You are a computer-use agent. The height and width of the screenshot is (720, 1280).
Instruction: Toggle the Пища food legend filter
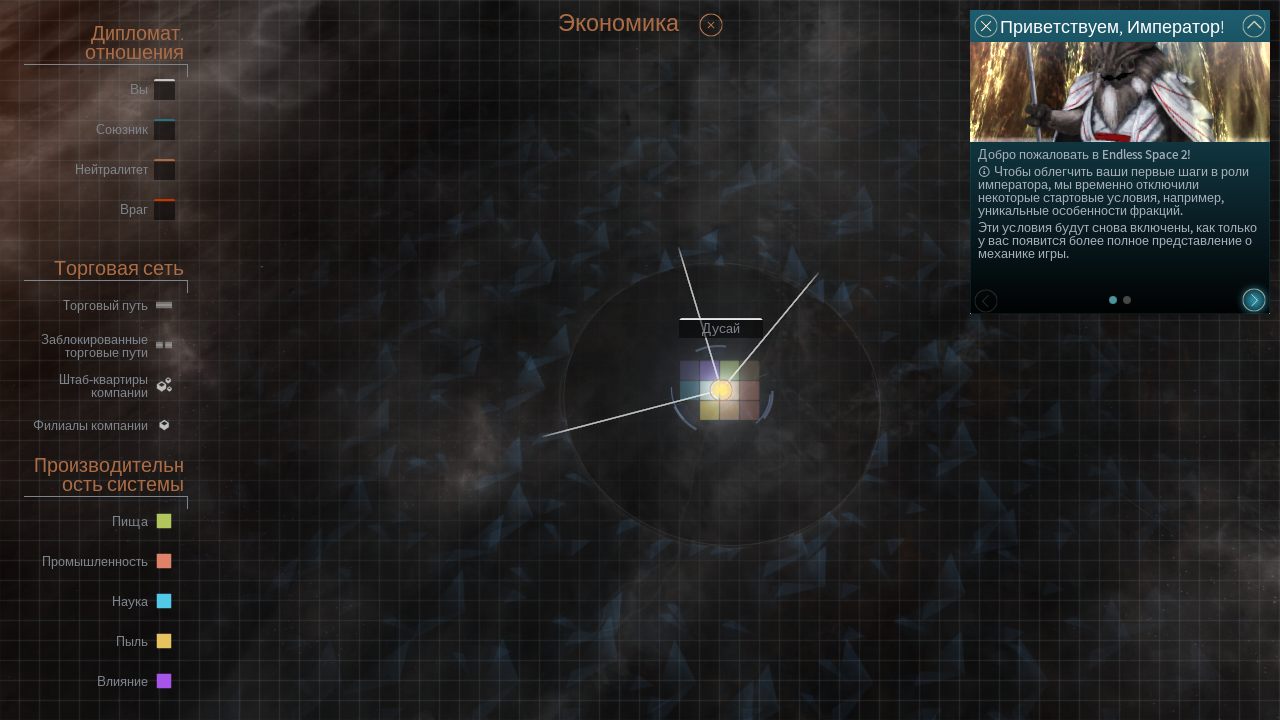[164, 521]
